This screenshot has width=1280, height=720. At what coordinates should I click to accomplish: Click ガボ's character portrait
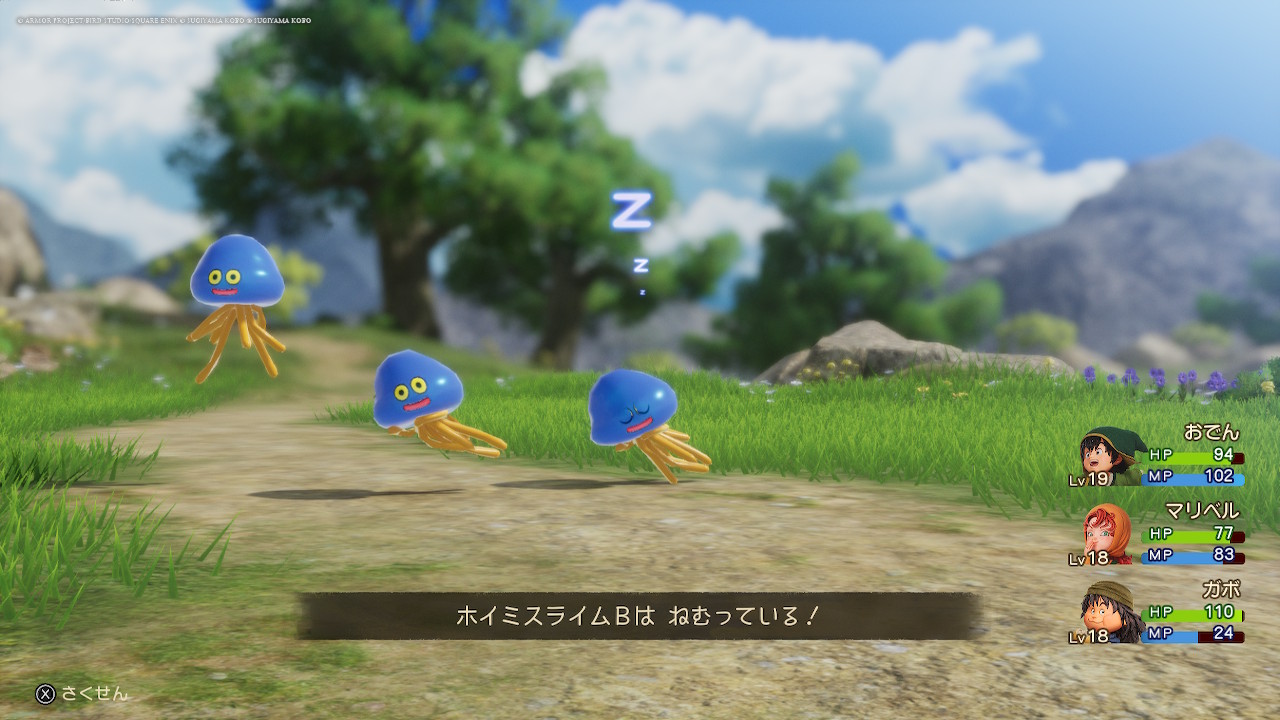tap(1108, 610)
